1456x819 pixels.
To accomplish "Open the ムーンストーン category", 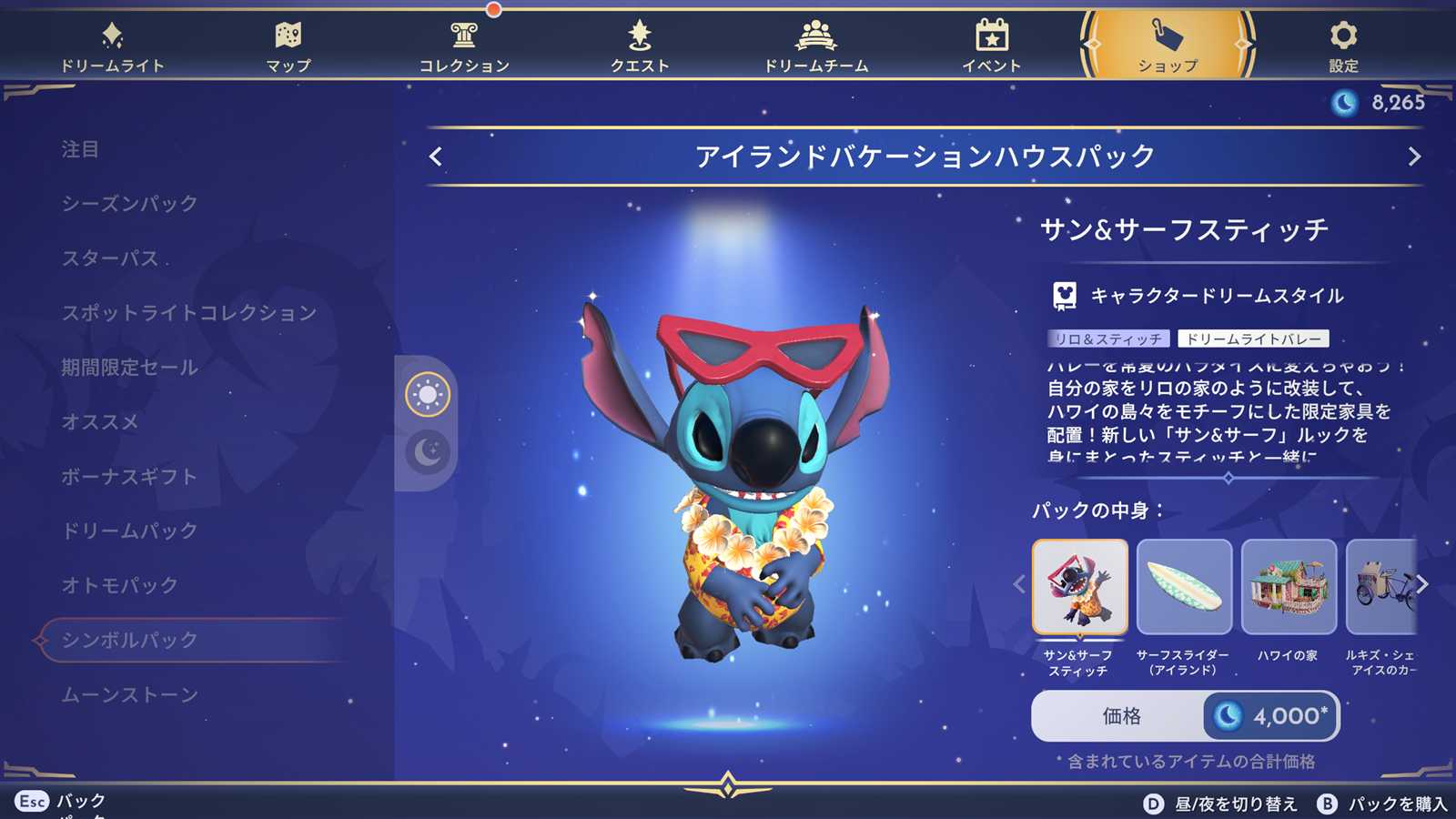I will (x=129, y=695).
